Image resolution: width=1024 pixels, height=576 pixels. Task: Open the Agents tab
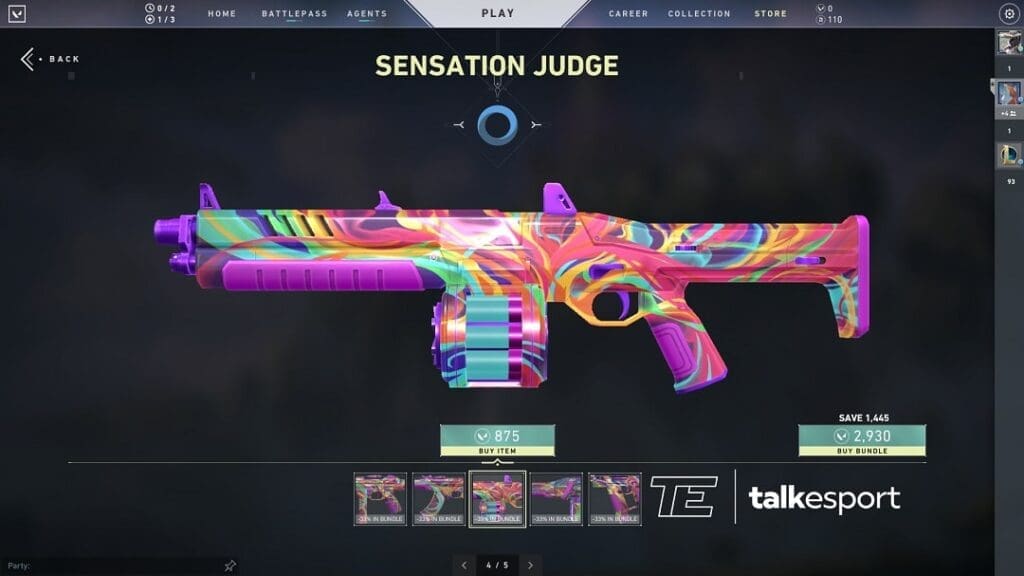[x=367, y=14]
